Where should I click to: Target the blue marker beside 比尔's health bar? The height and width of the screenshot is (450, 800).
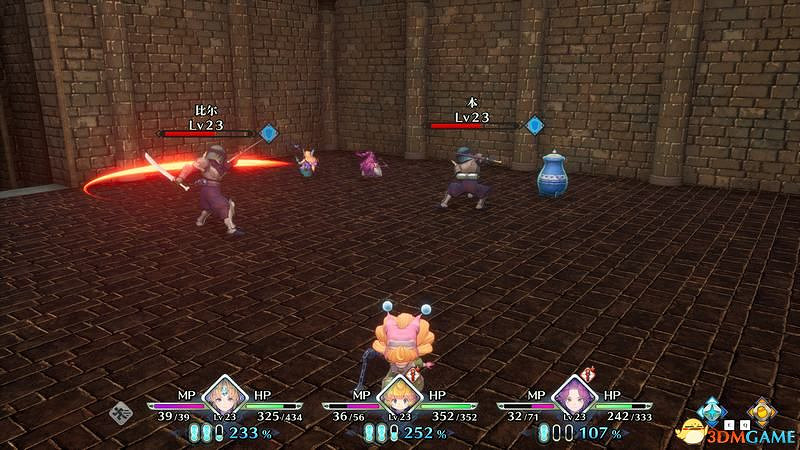268,132
